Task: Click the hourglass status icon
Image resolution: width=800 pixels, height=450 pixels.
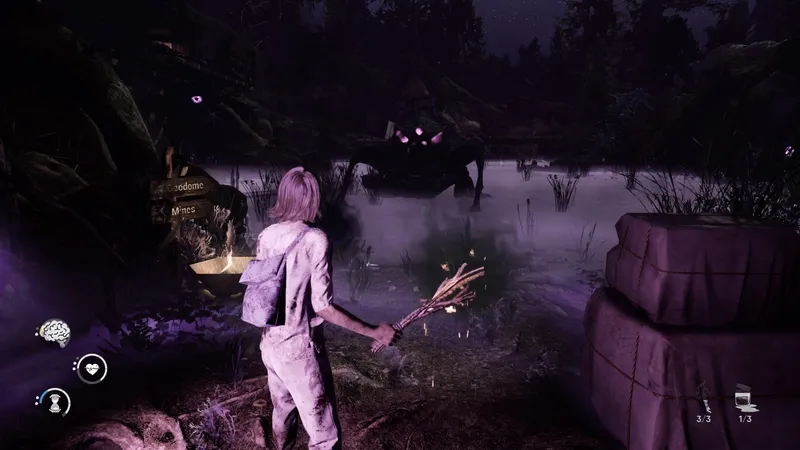Action: [54, 403]
